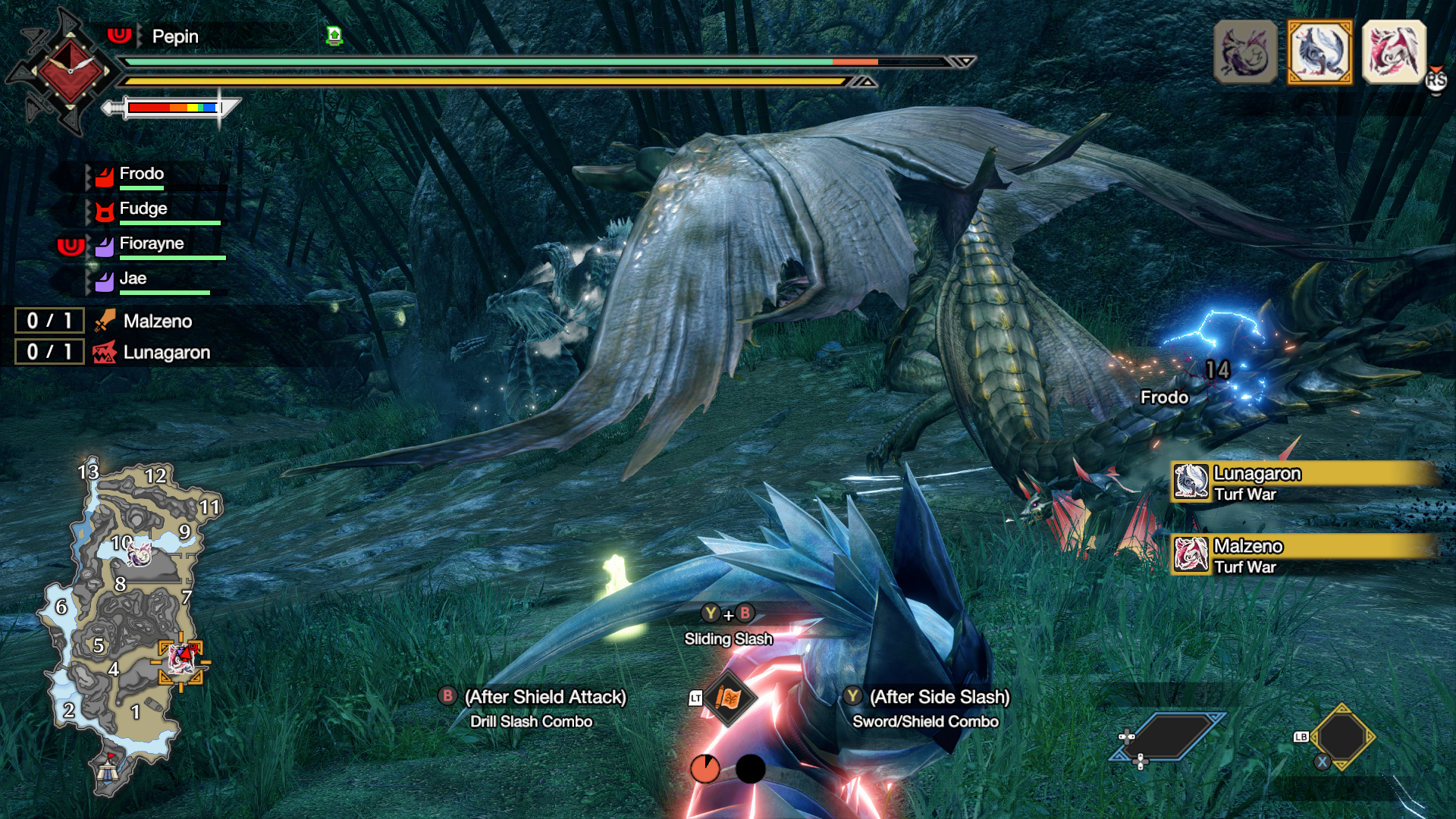This screenshot has height=819, width=1456.
Task: Open the item bar slot at bottom right
Action: [x=1341, y=736]
